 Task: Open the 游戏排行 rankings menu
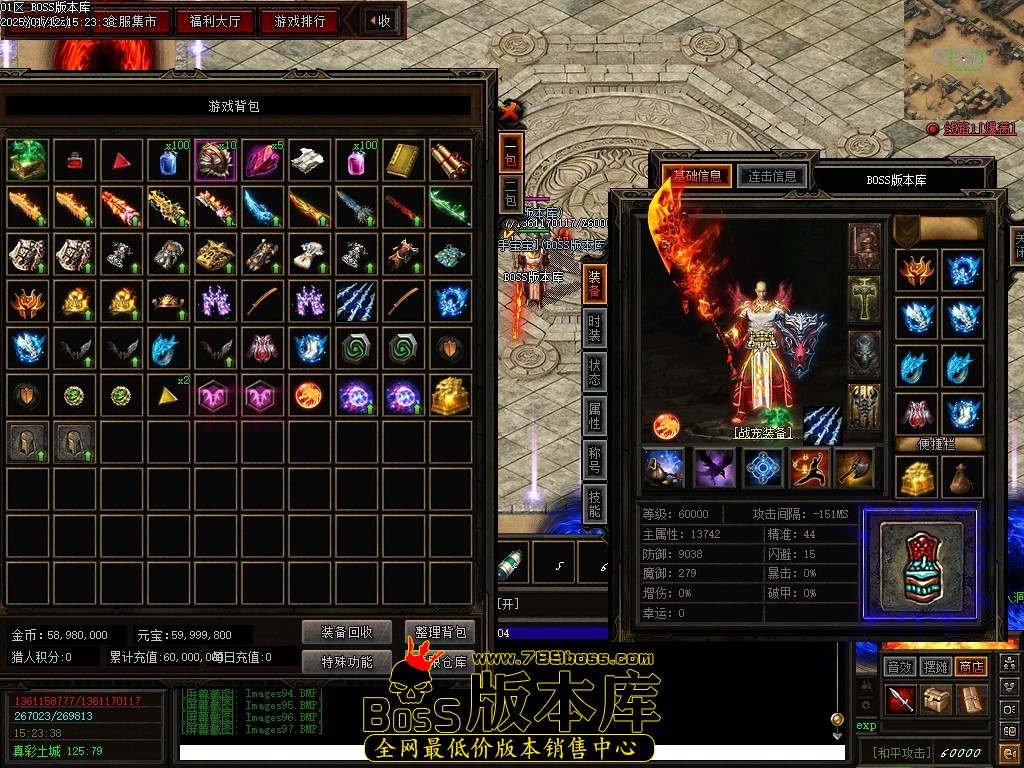[299, 21]
